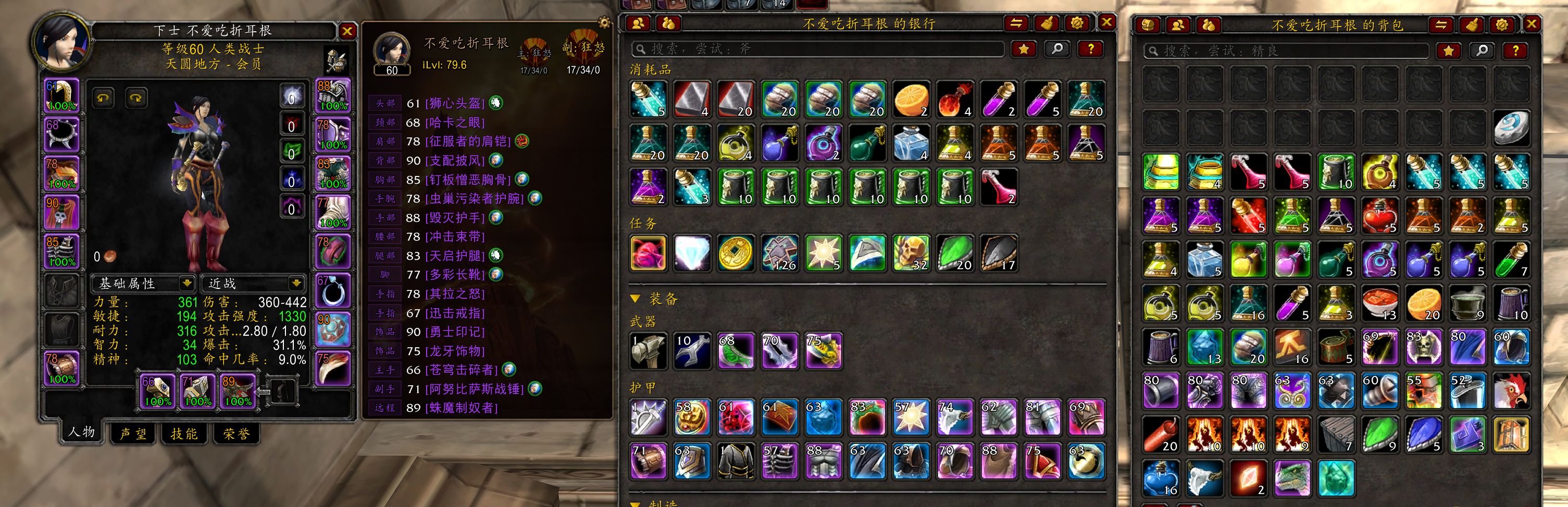The width and height of the screenshot is (1568, 507).
Task: Pick the gold coin quest item
Action: click(x=736, y=253)
